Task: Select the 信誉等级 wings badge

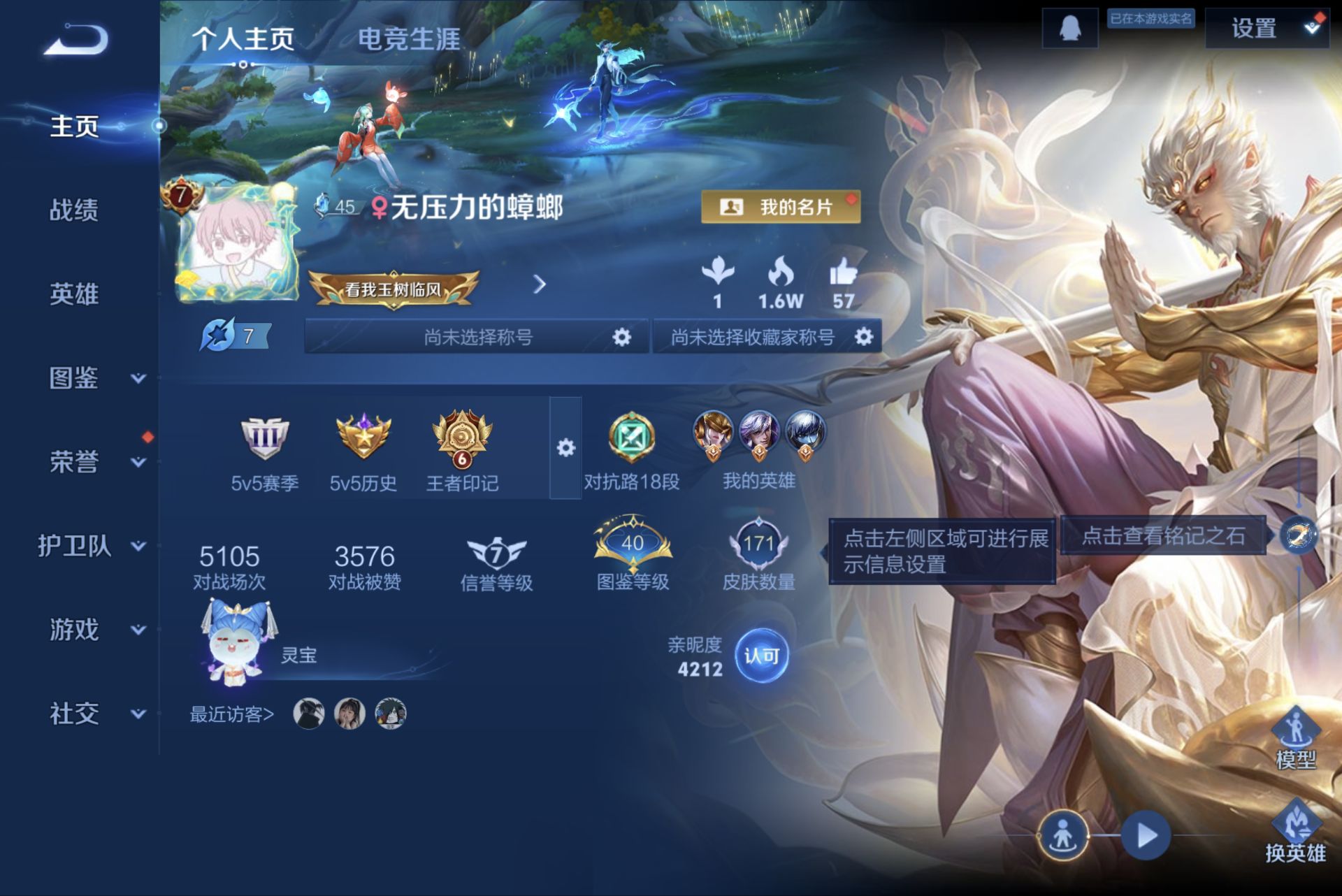Action: pyautogui.click(x=496, y=552)
